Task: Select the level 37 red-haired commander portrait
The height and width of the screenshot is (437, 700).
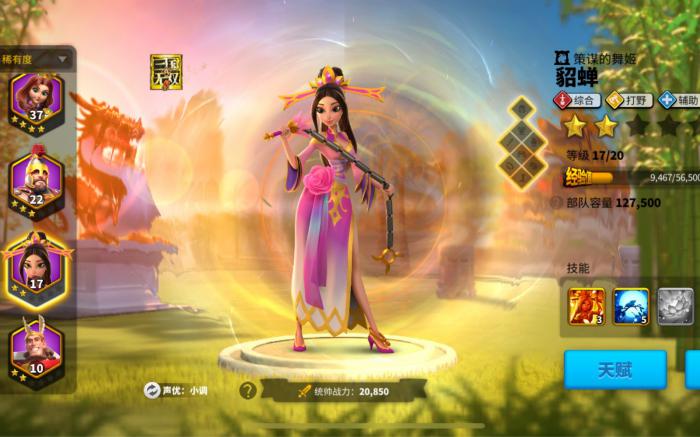Action: click(36, 97)
